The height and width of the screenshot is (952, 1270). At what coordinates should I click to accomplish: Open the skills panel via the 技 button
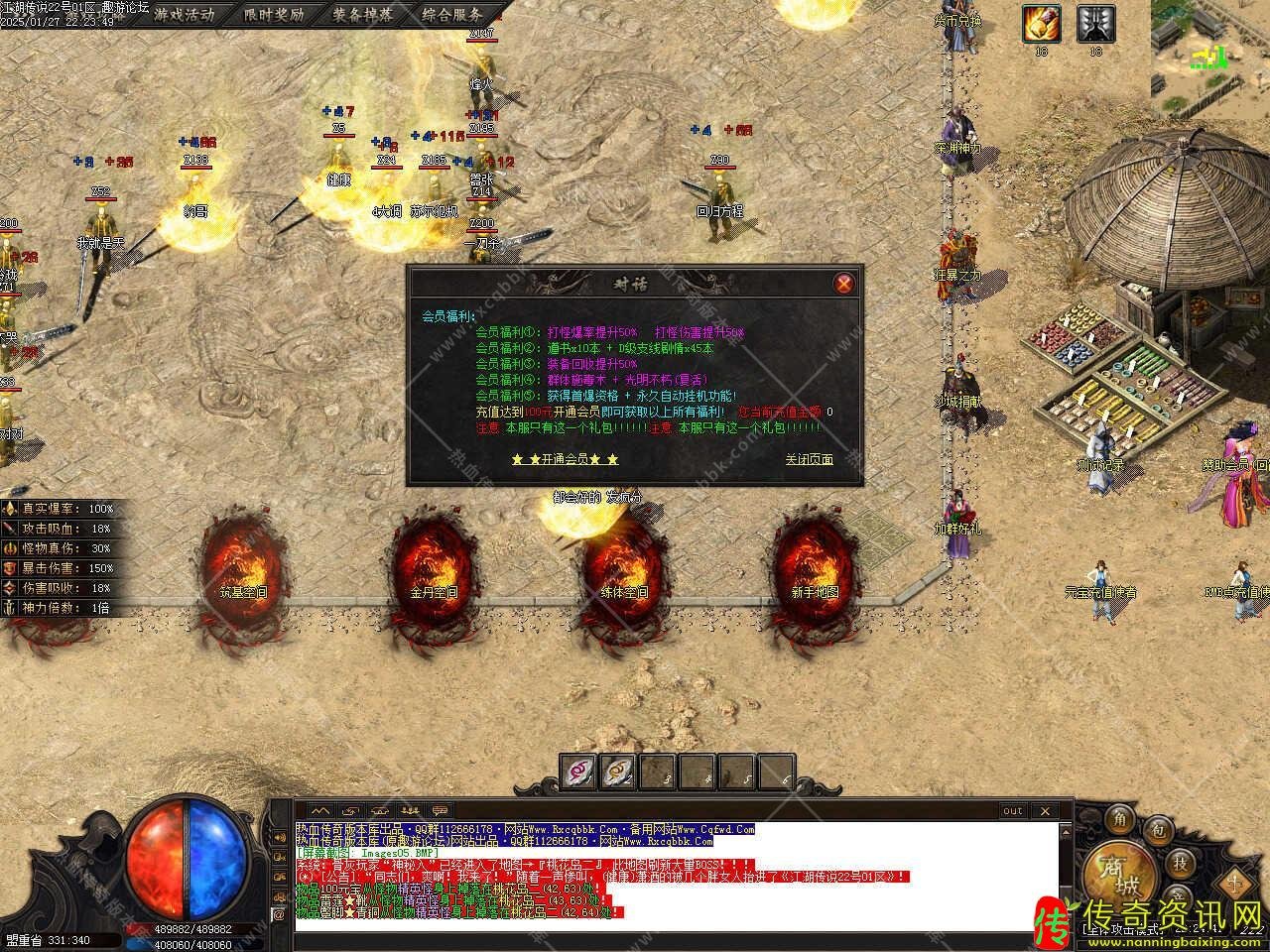click(1180, 862)
